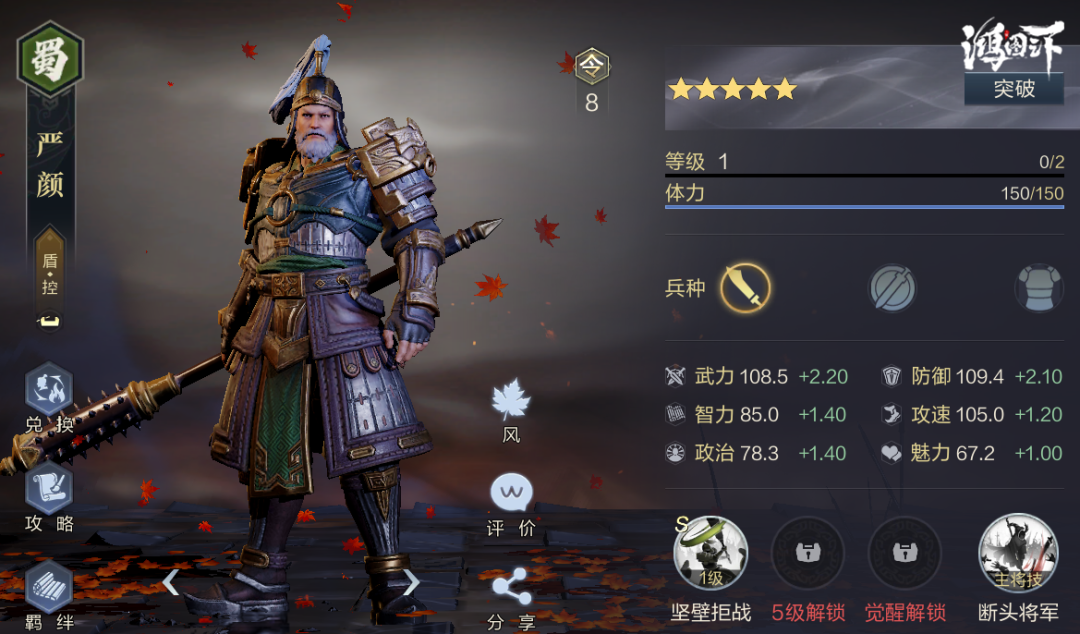Viewport: 1080px width, 634px height.
Task: Choose the armor troop type icon
Action: 1038,288
